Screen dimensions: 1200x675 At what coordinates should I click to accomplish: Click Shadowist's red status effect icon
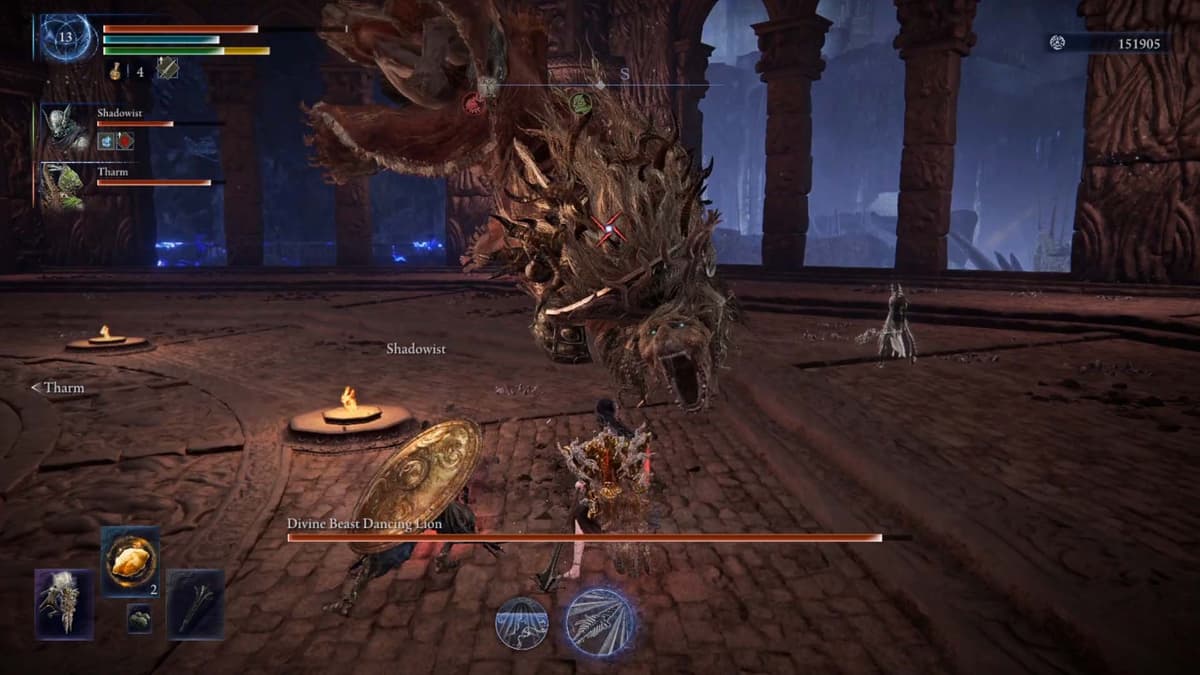(125, 141)
